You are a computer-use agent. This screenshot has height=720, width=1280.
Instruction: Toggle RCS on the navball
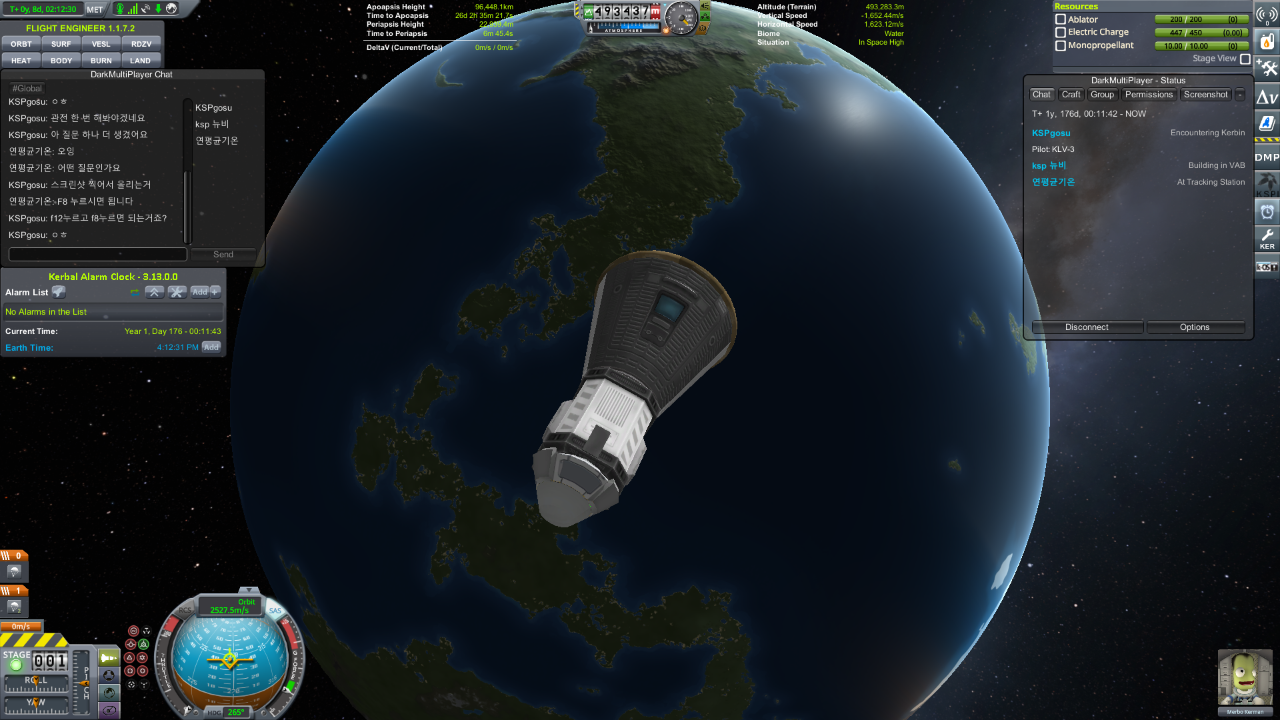point(186,610)
